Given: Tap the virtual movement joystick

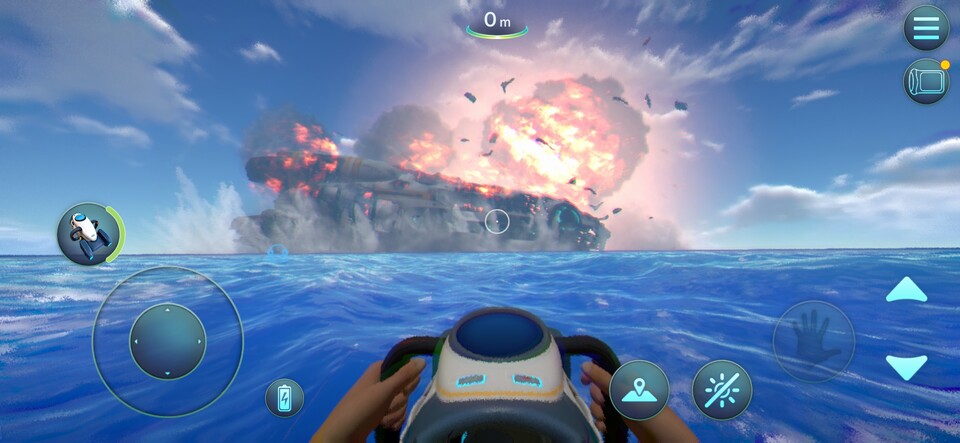Looking at the screenshot, I should click(x=167, y=342).
